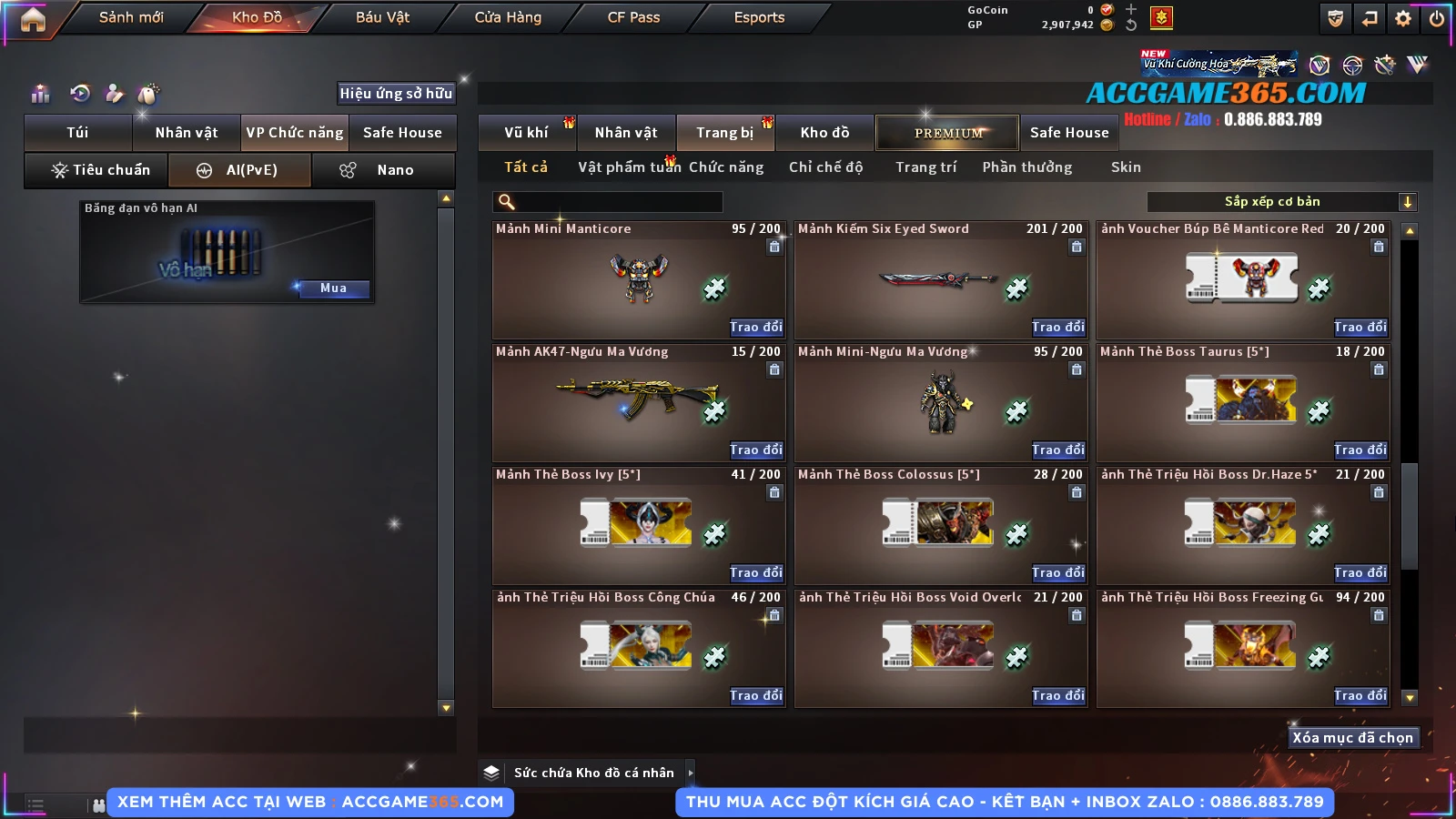Select the Kho đồ tab
This screenshot has height=819, width=1456.
824,133
